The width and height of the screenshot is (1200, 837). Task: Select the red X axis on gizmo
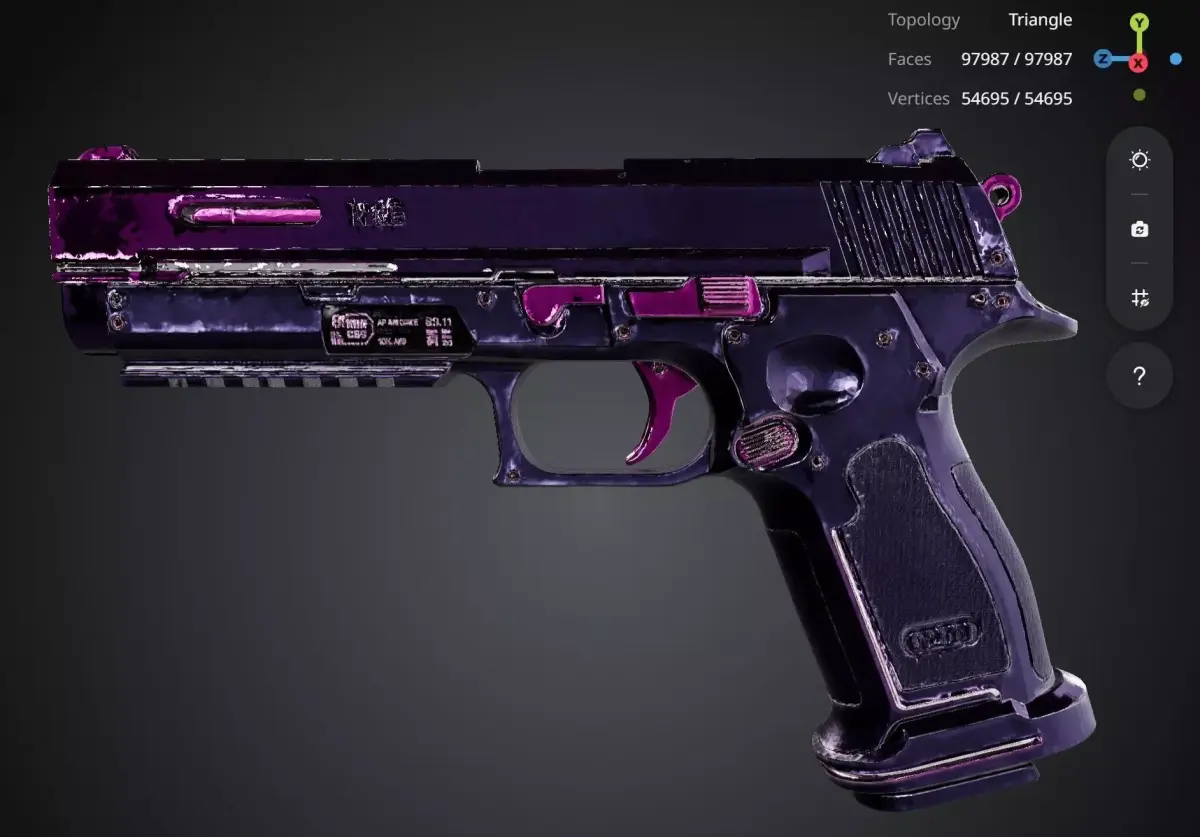[x=1138, y=63]
